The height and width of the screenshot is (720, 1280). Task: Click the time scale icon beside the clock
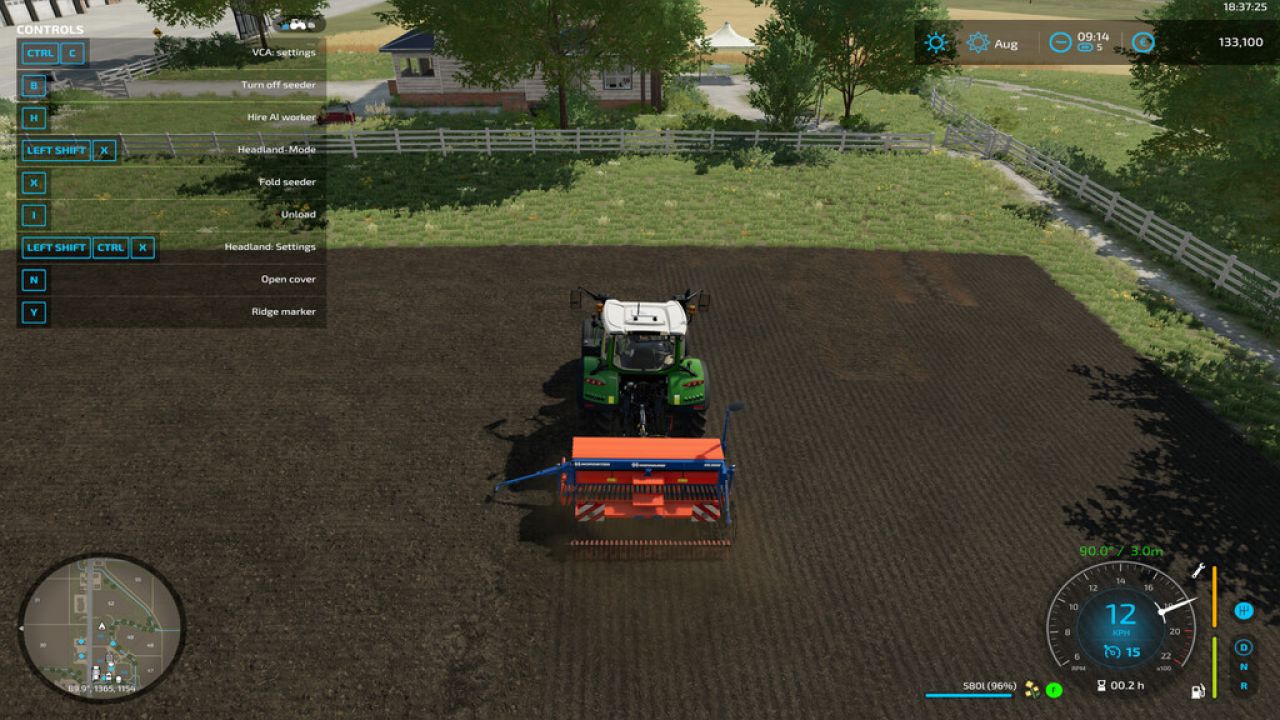(1060, 43)
